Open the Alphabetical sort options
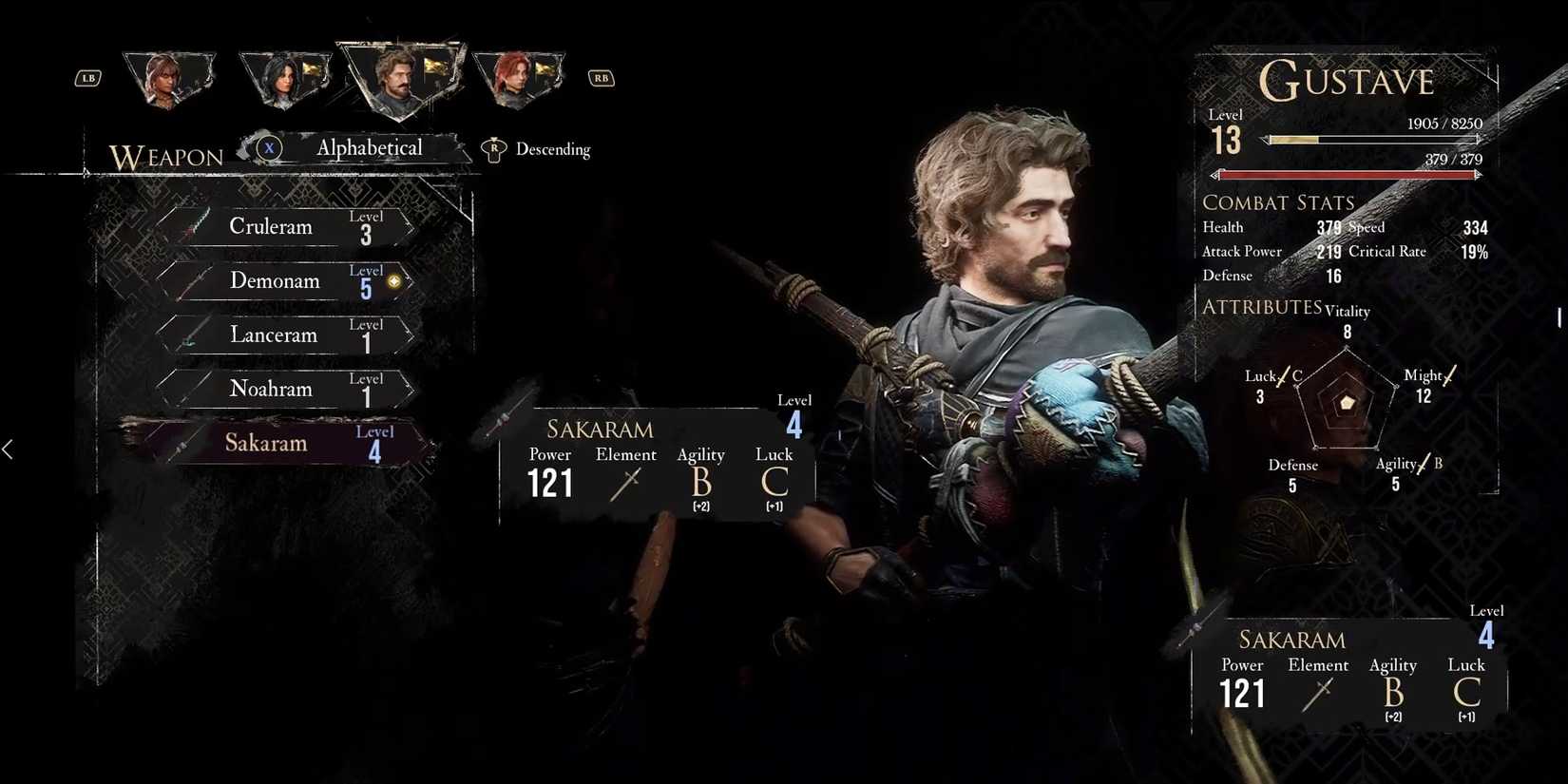 point(369,148)
